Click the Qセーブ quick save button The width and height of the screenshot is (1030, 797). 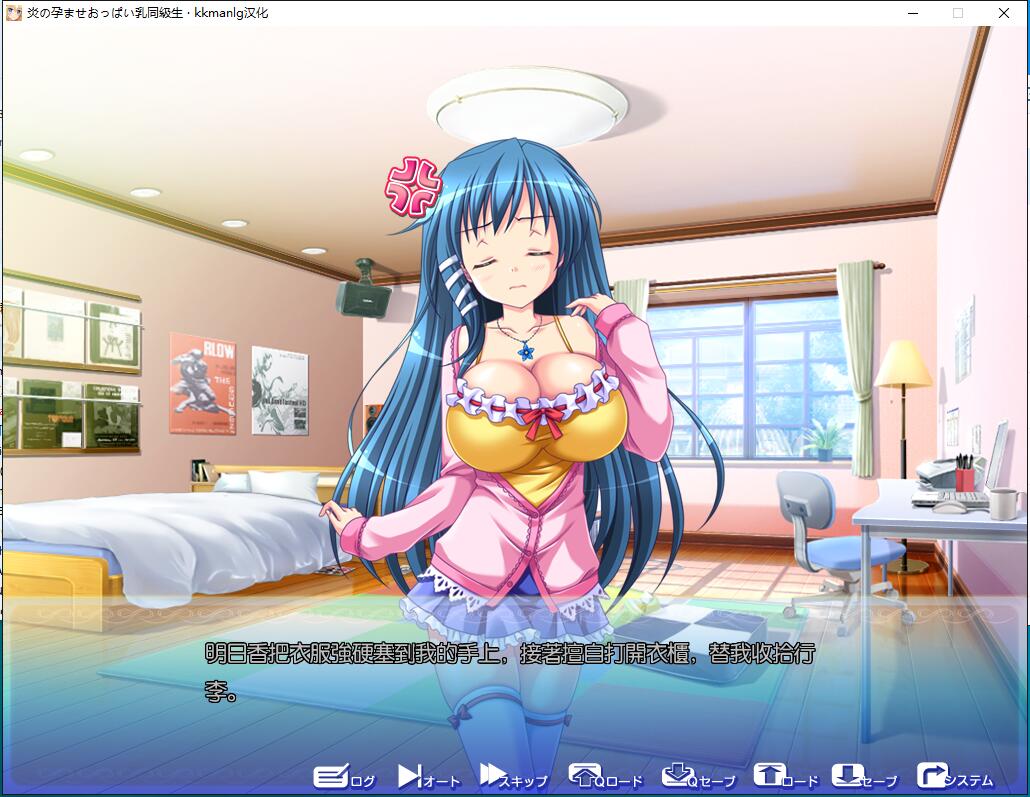(698, 777)
